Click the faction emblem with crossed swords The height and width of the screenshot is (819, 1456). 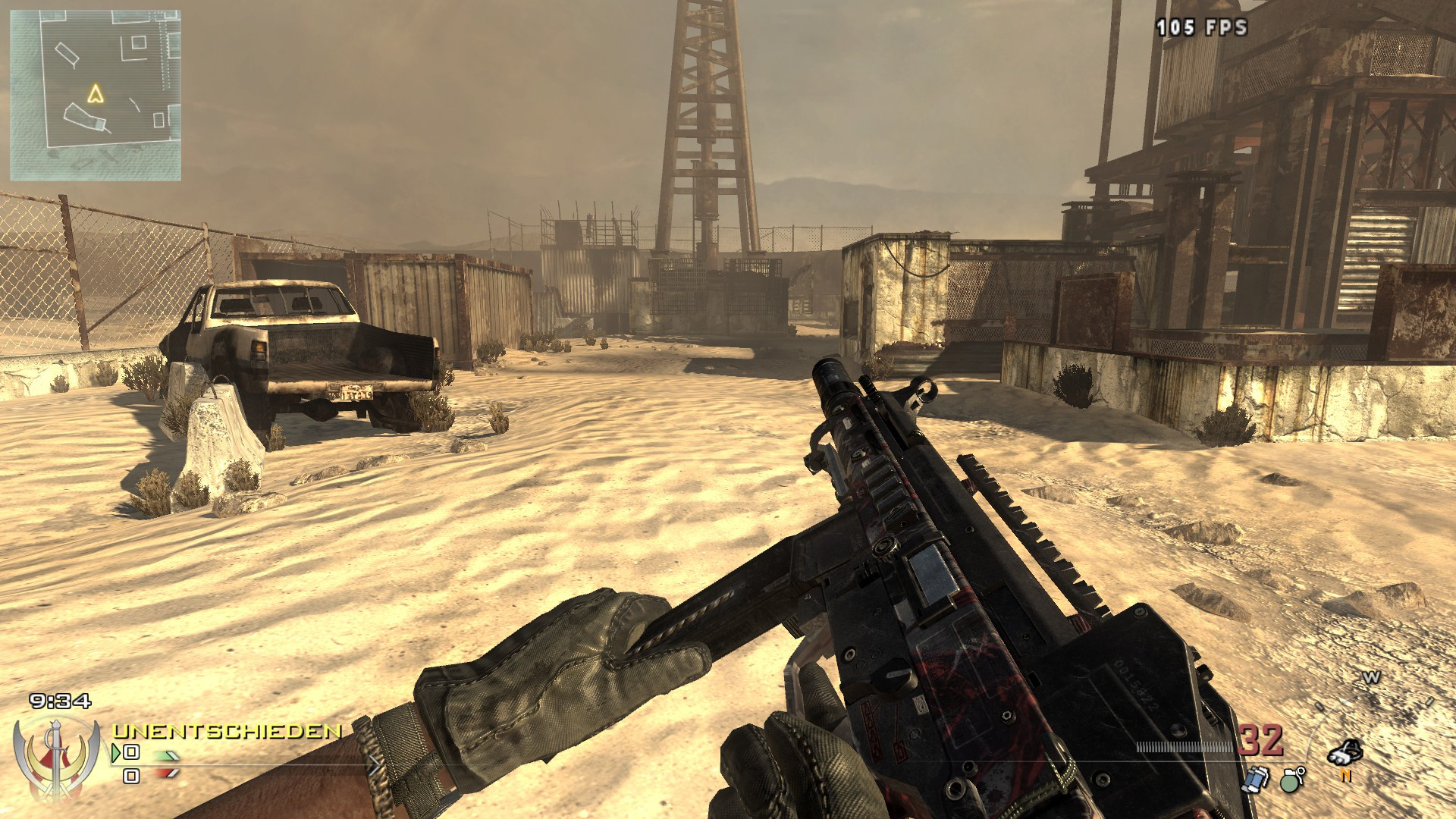click(x=55, y=759)
